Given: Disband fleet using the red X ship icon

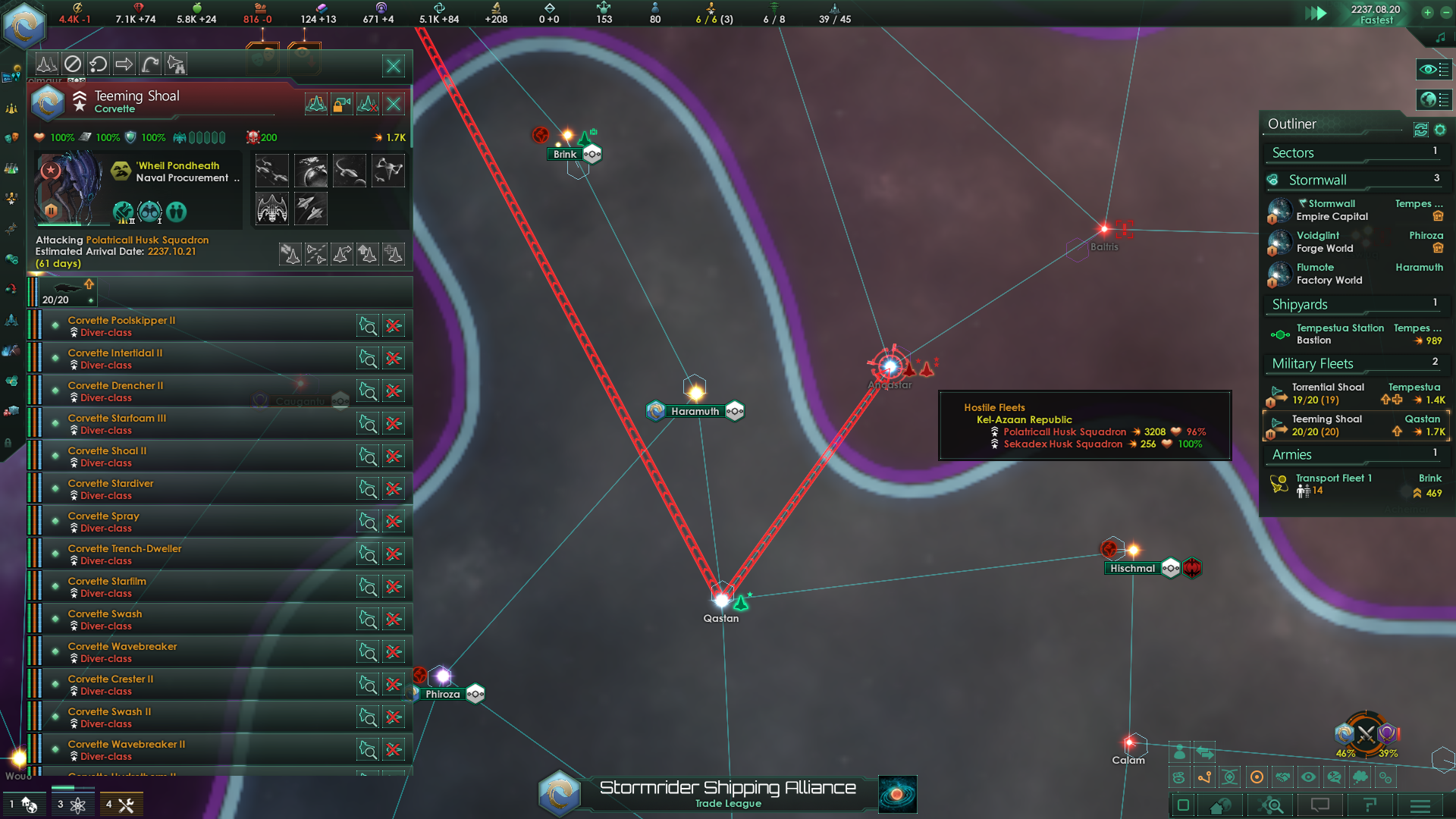Looking at the screenshot, I should (368, 104).
